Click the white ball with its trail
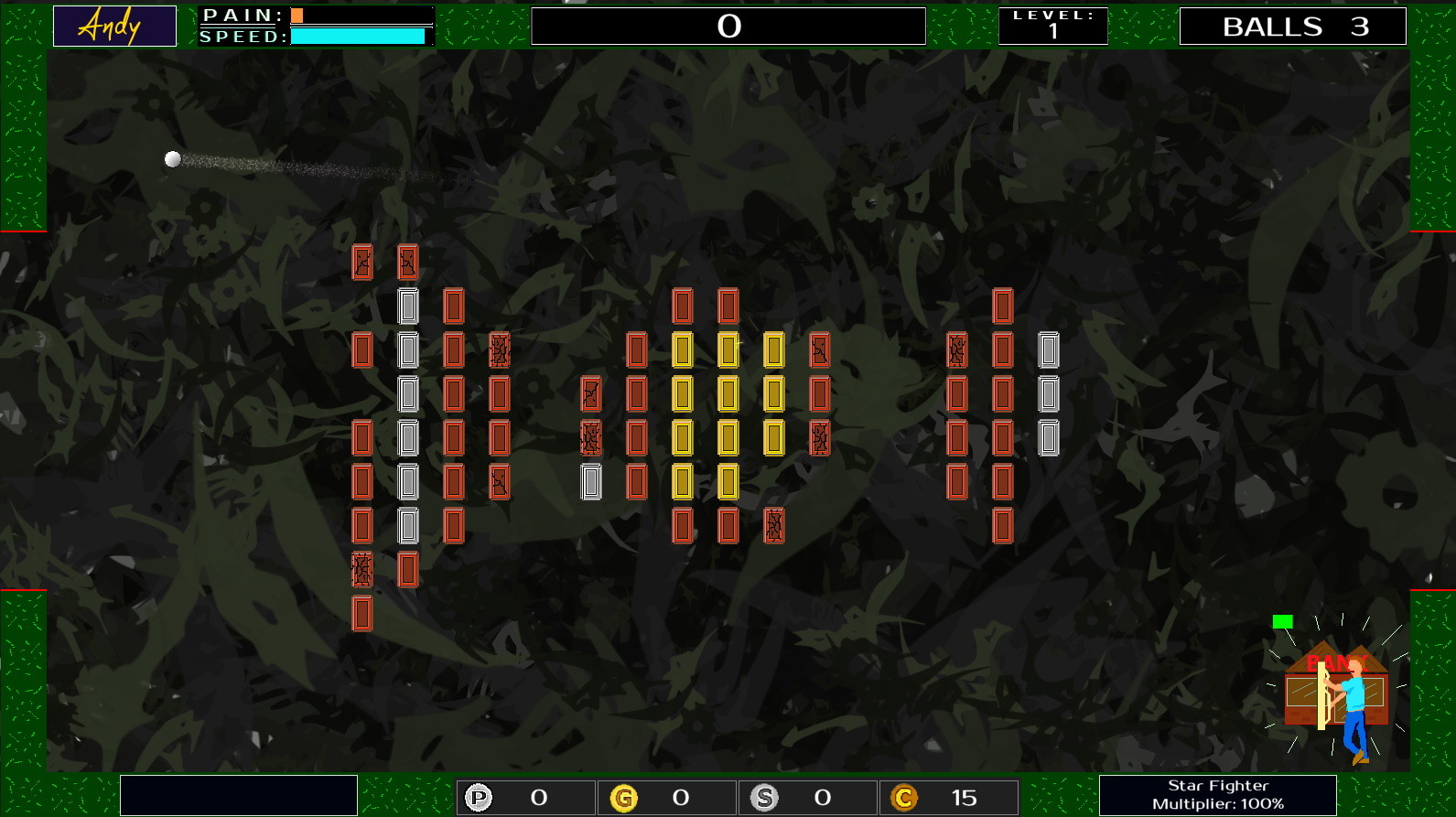 [x=172, y=157]
